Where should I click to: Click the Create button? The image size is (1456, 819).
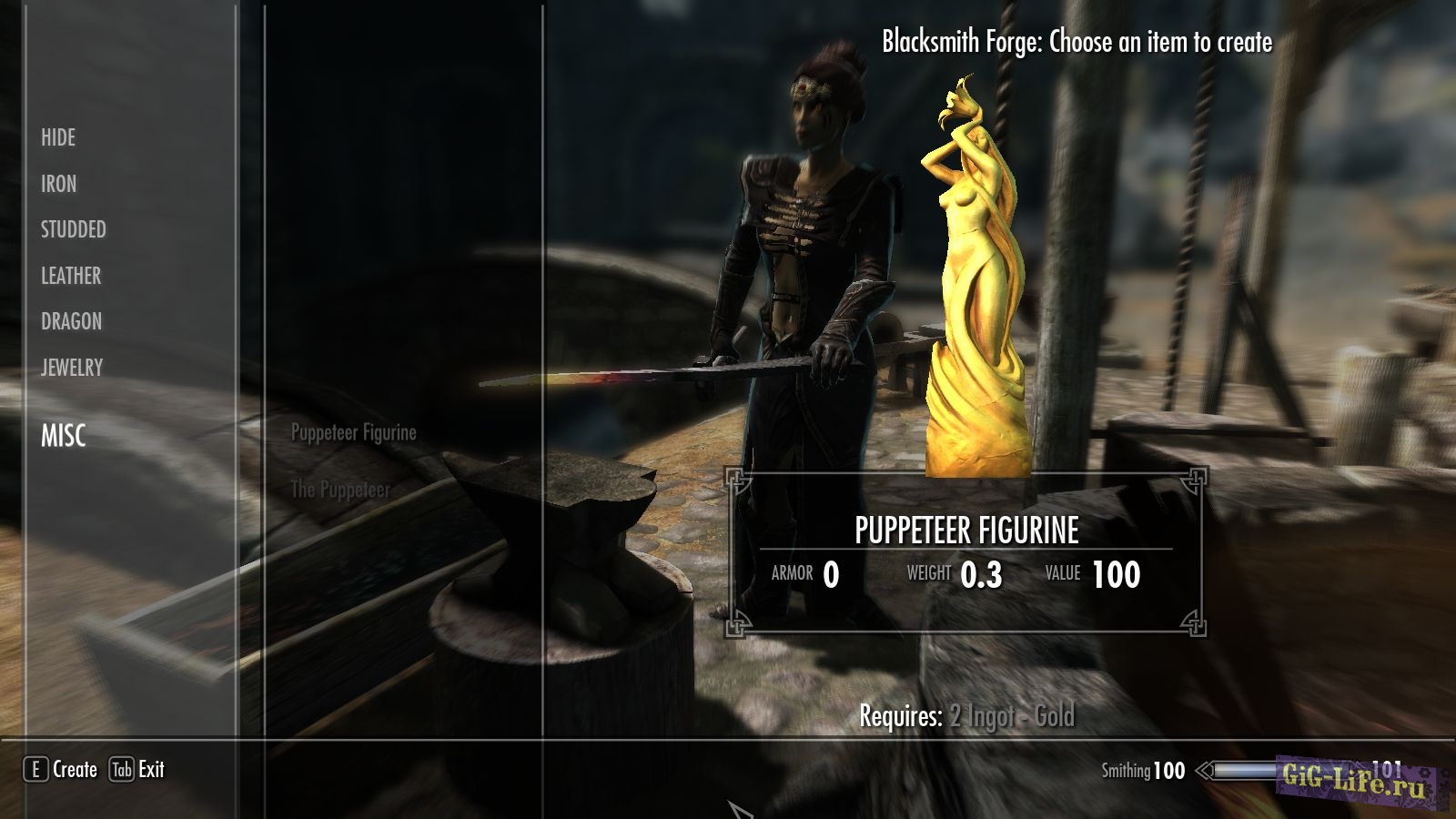(61, 770)
